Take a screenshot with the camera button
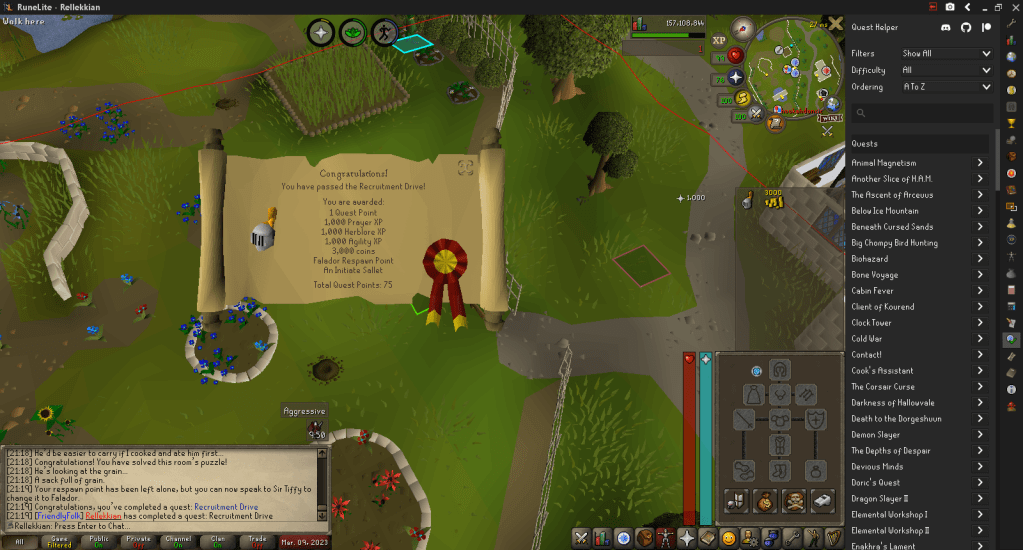The image size is (1023, 550). [949, 7]
